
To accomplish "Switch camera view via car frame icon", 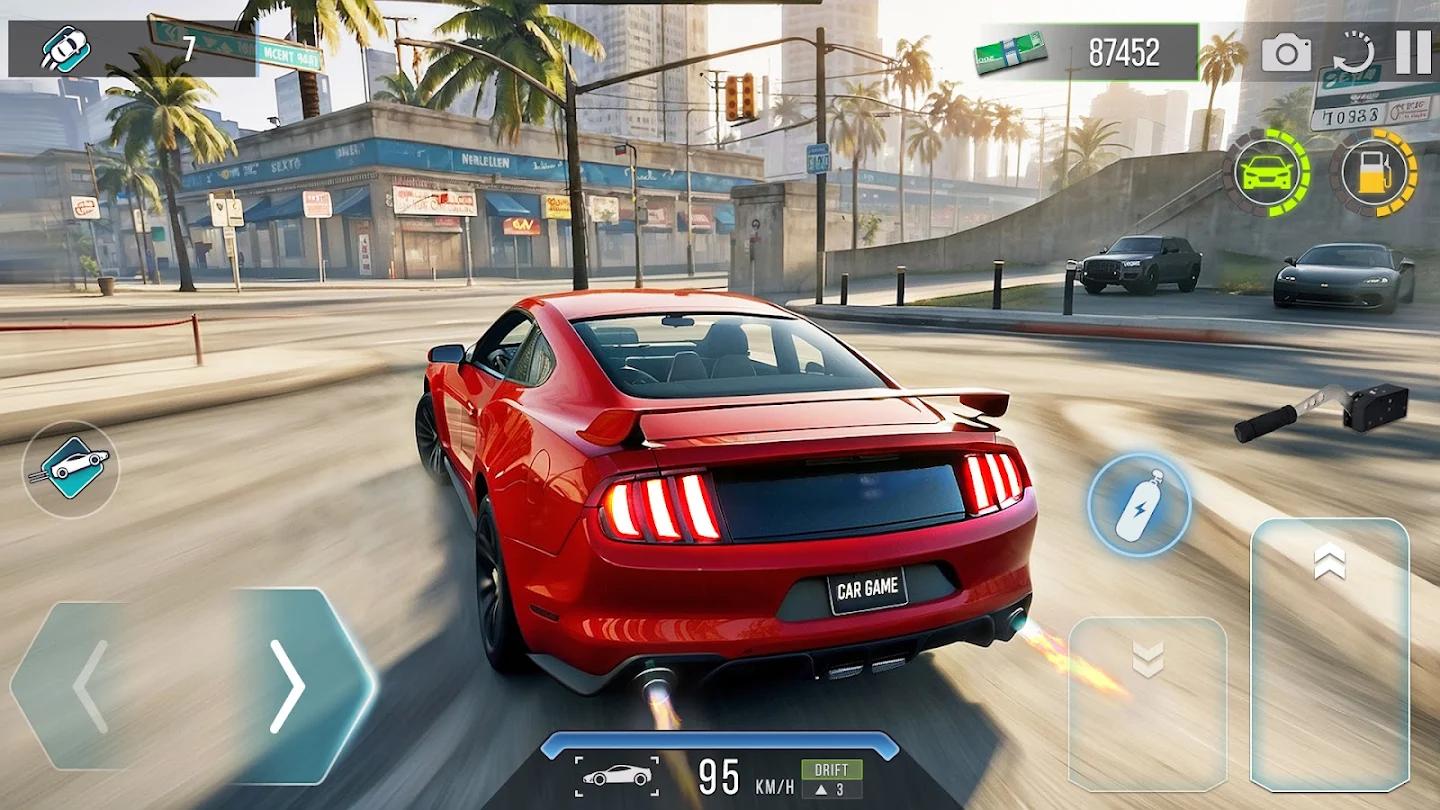I will [616, 776].
